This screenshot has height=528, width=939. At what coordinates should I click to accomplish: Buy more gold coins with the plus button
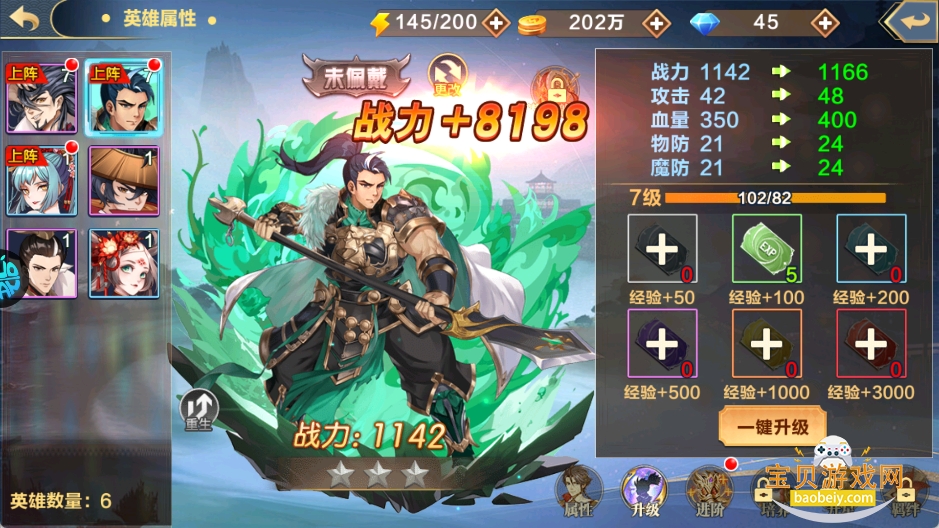coord(656,21)
